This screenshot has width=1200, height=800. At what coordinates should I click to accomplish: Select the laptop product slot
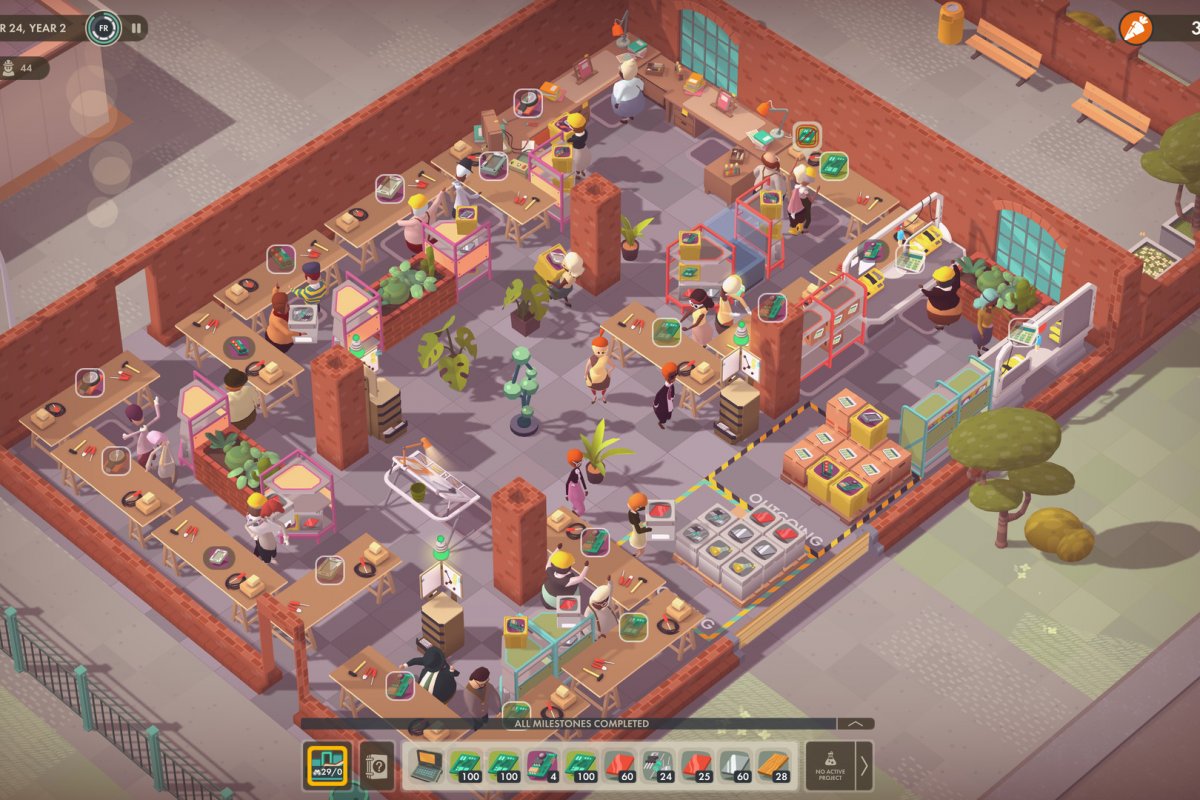point(427,766)
